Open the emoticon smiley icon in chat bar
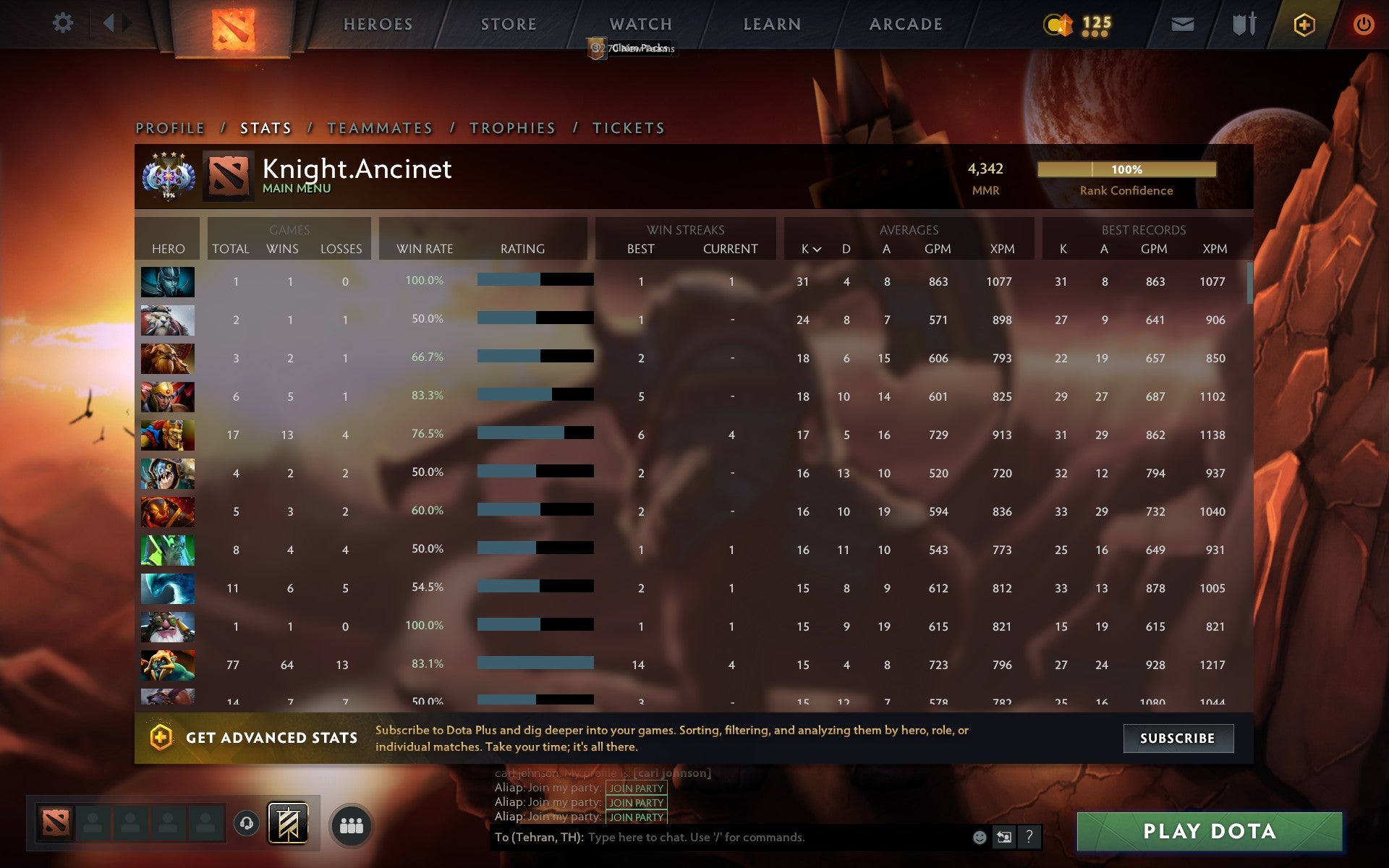Screen dimensions: 1389x868 point(978,838)
